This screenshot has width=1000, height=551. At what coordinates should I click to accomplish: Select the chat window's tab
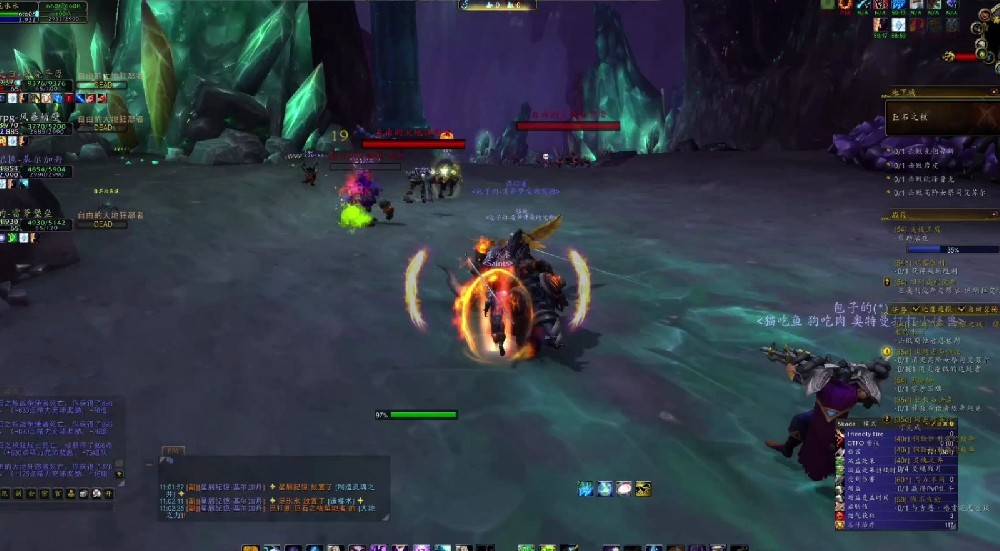[171, 452]
